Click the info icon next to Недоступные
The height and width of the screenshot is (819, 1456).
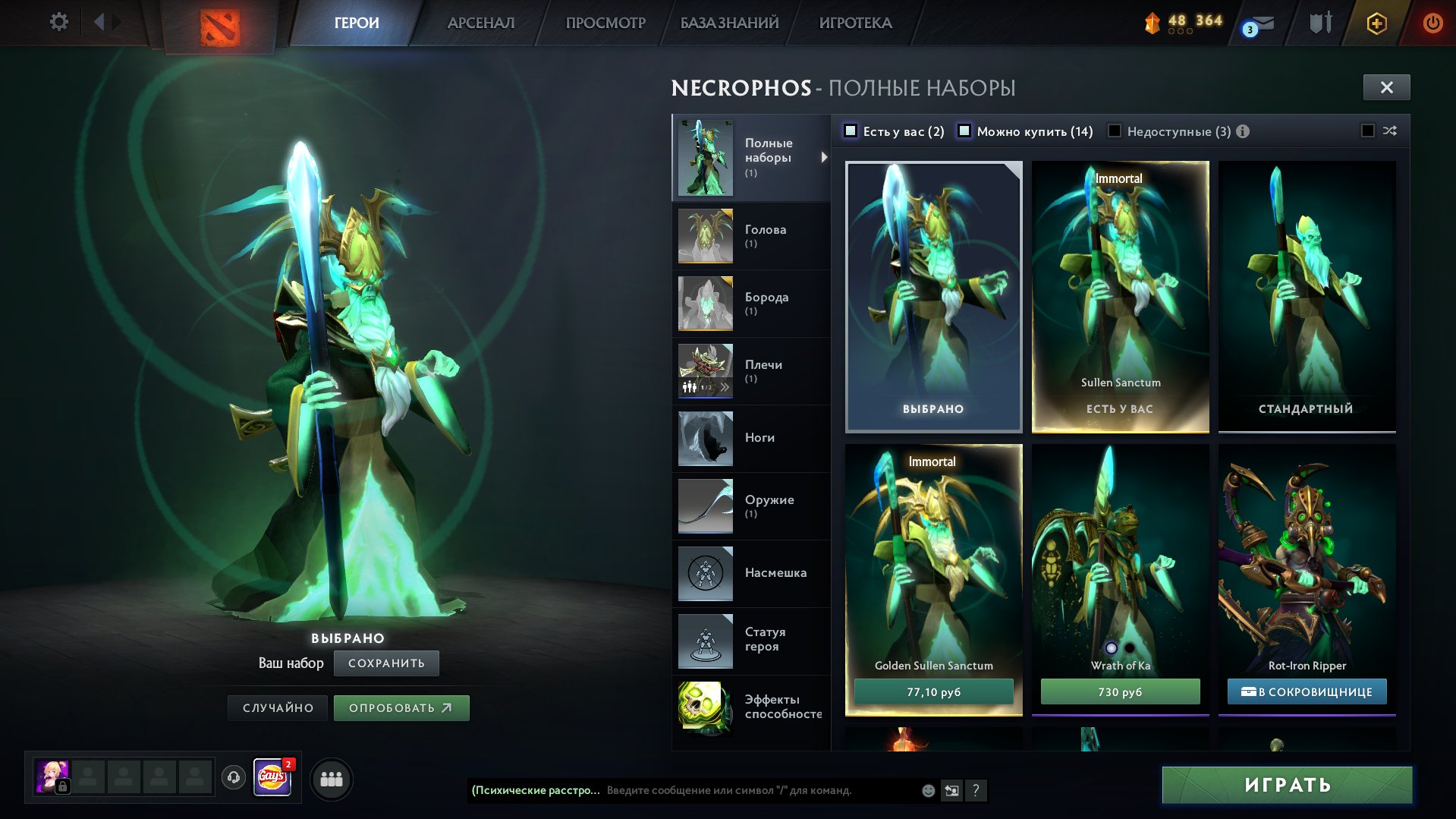tap(1242, 131)
